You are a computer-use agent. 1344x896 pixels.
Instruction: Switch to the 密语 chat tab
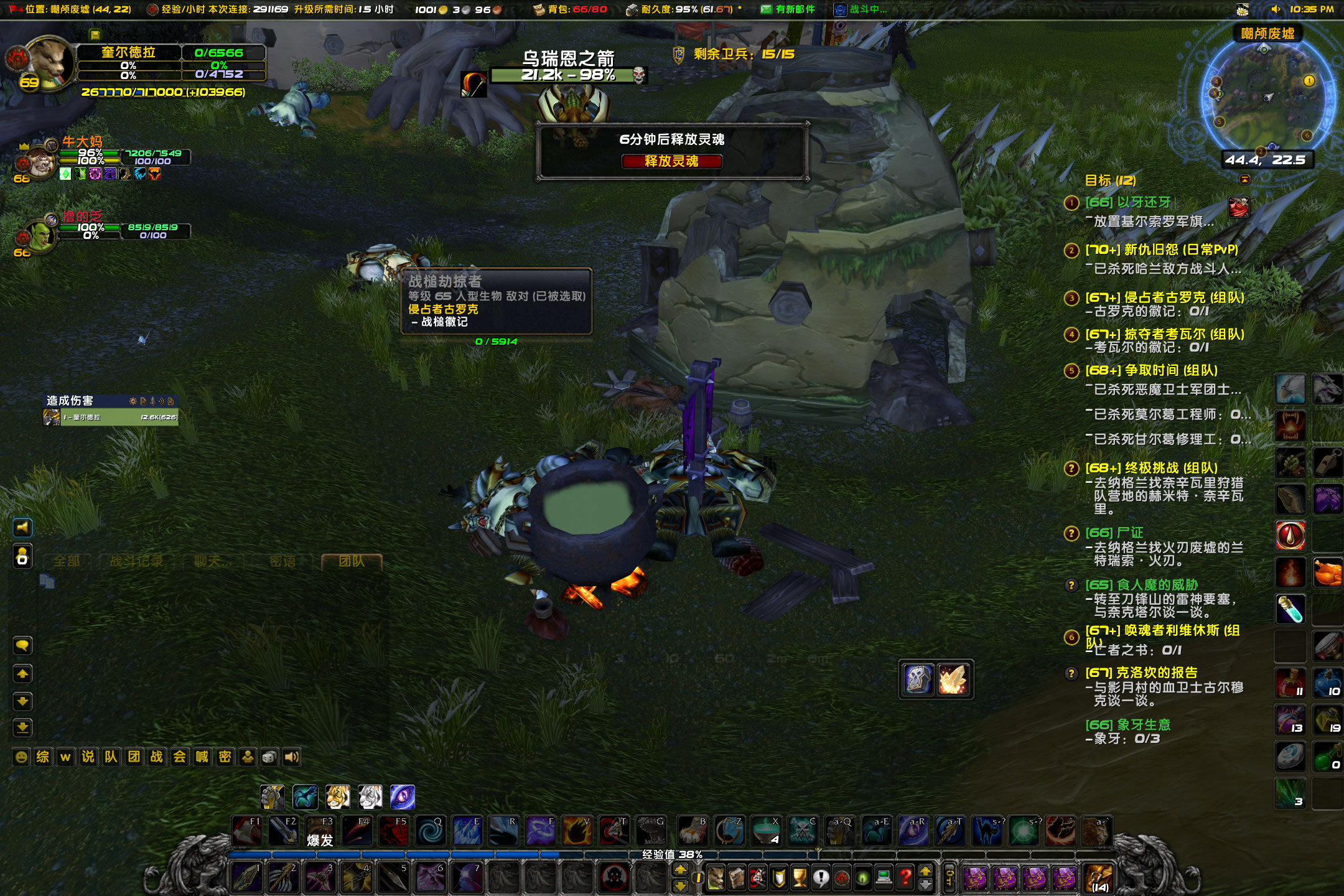pos(281,560)
